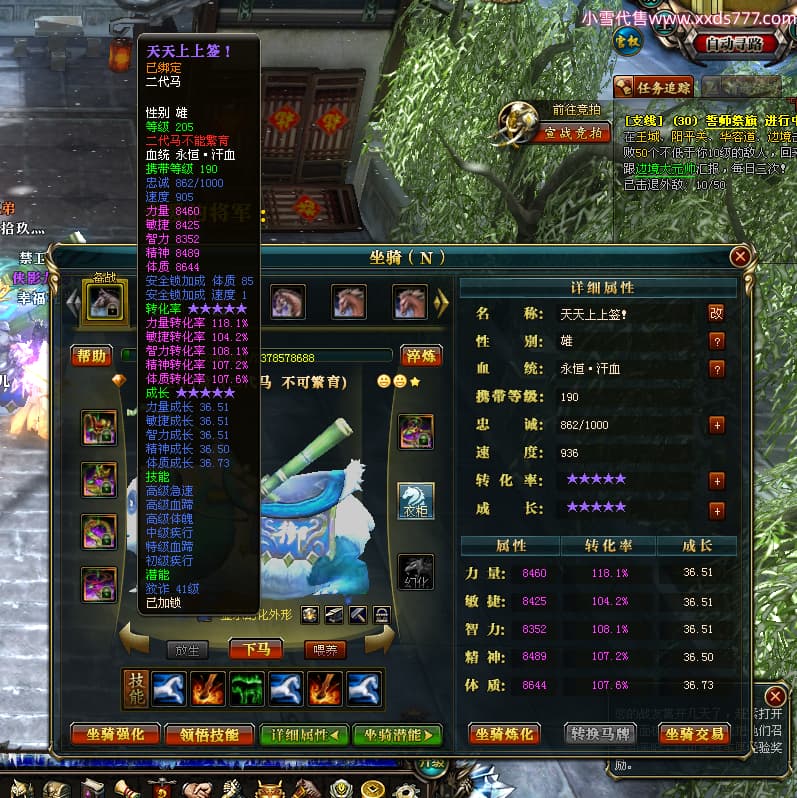Image resolution: width=797 pixels, height=798 pixels.
Task: Show the 坐骑潜能 mount potential panel
Action: pos(397,734)
